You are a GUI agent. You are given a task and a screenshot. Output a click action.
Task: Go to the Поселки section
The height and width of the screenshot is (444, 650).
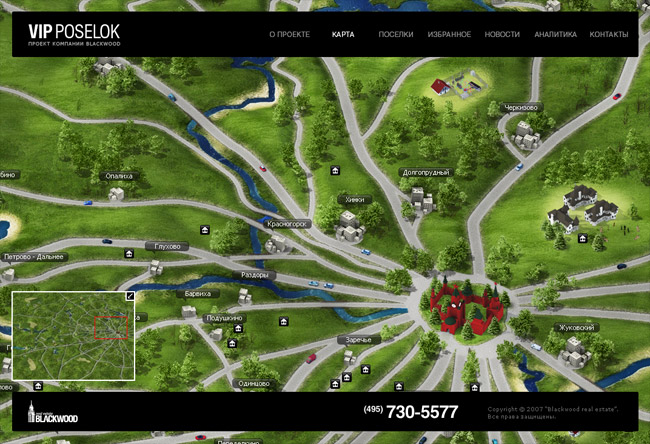[395, 35]
